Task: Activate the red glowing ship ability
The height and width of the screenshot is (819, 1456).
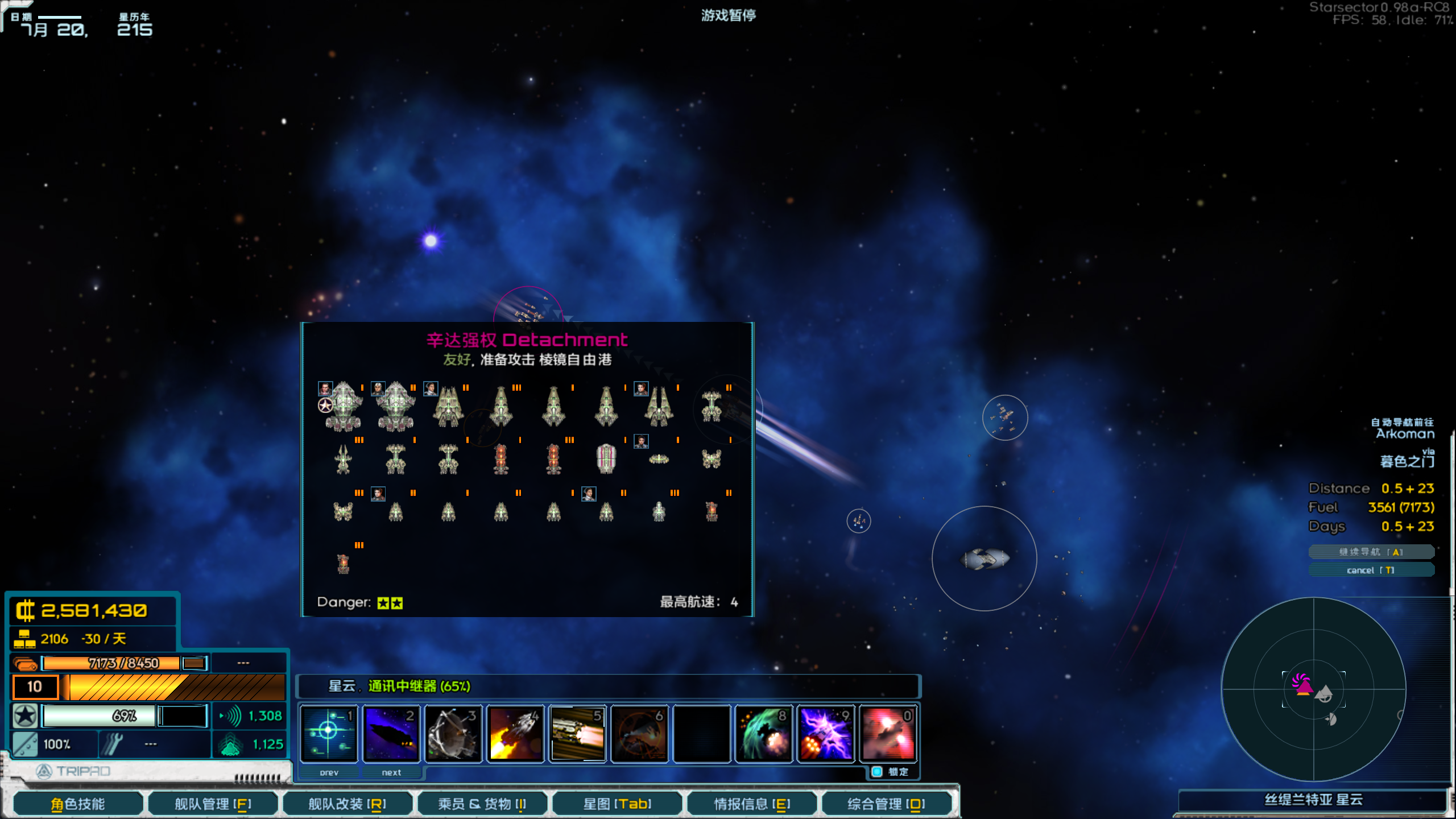Action: click(888, 733)
